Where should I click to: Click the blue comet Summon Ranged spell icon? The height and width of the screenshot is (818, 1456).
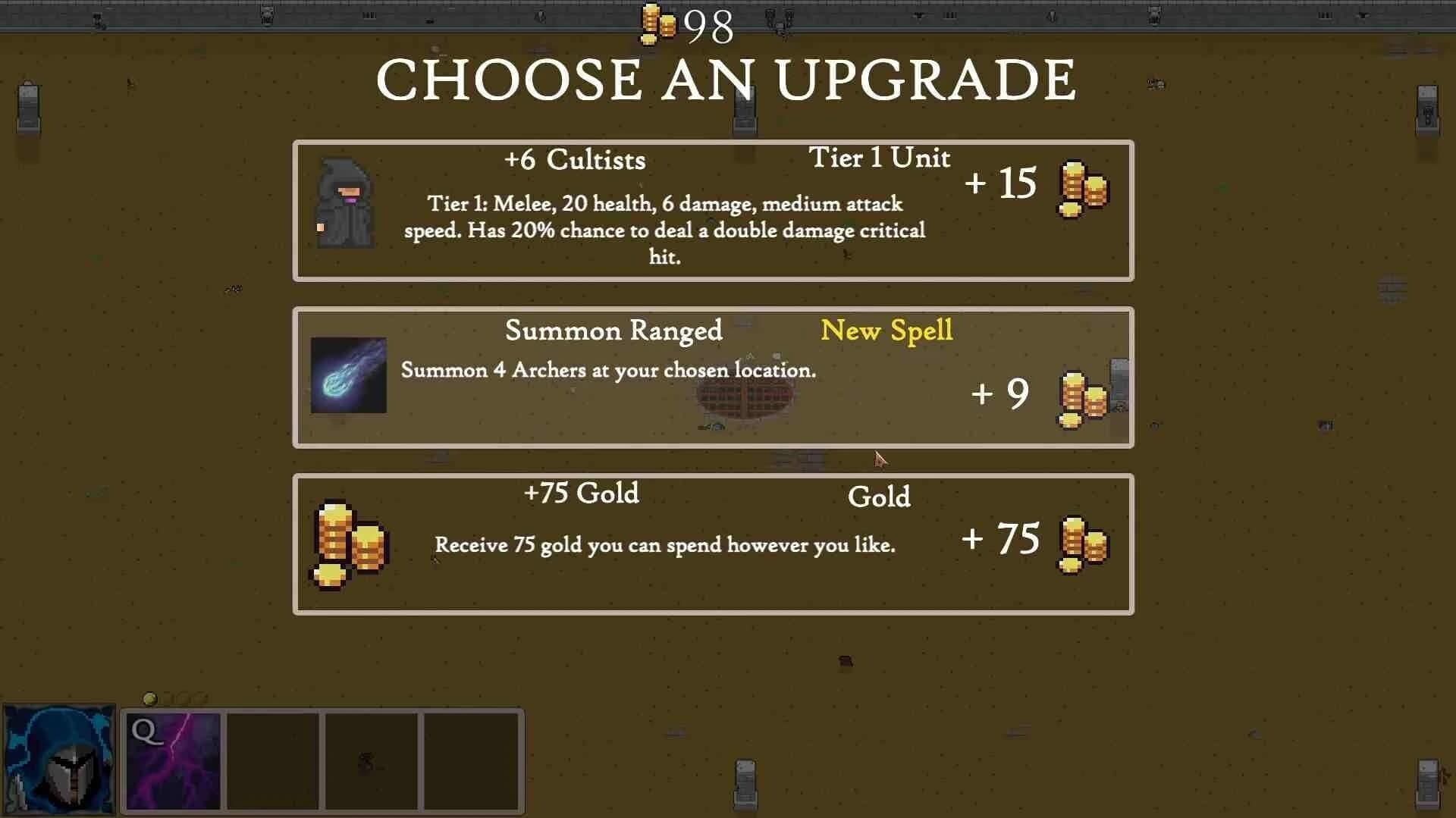coord(349,376)
